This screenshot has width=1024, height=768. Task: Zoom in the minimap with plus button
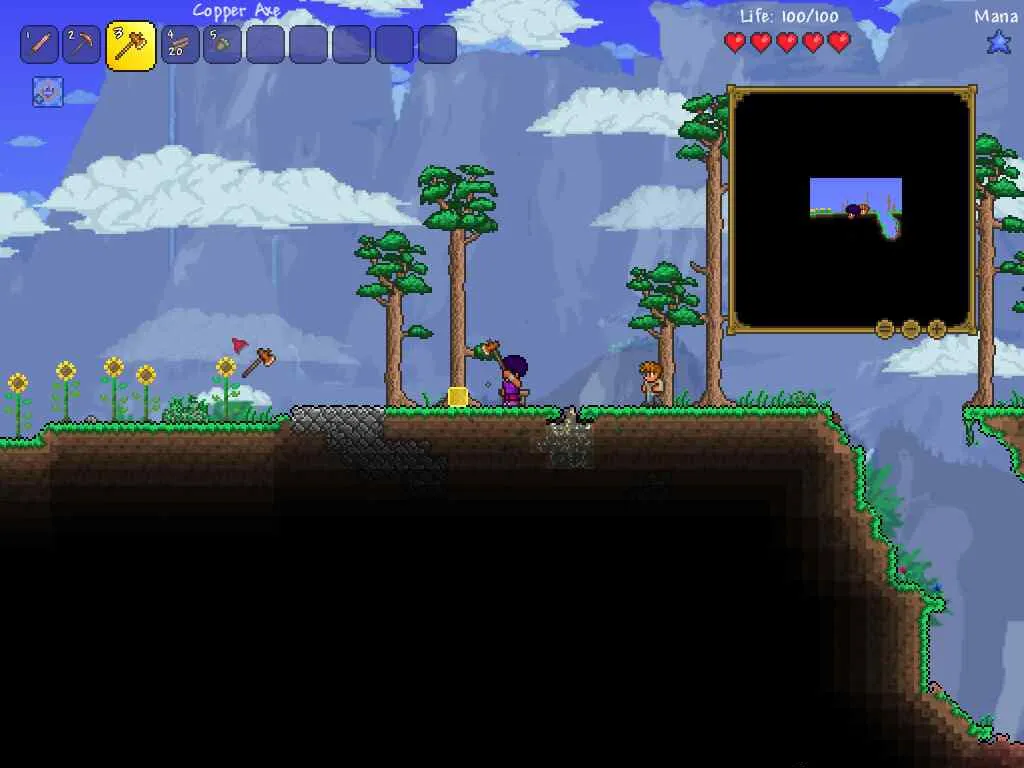pos(937,328)
